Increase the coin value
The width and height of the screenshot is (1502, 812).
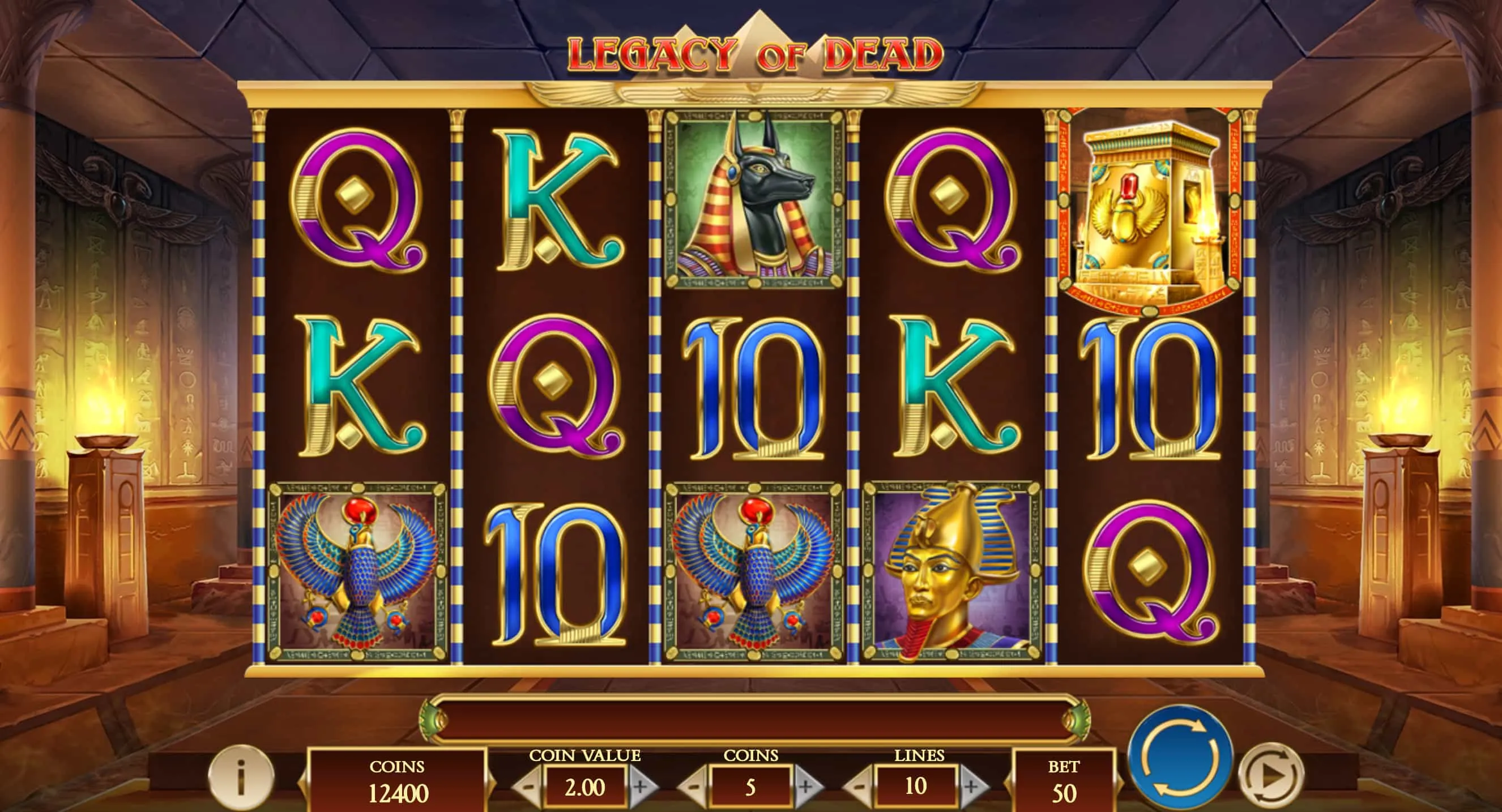641,787
